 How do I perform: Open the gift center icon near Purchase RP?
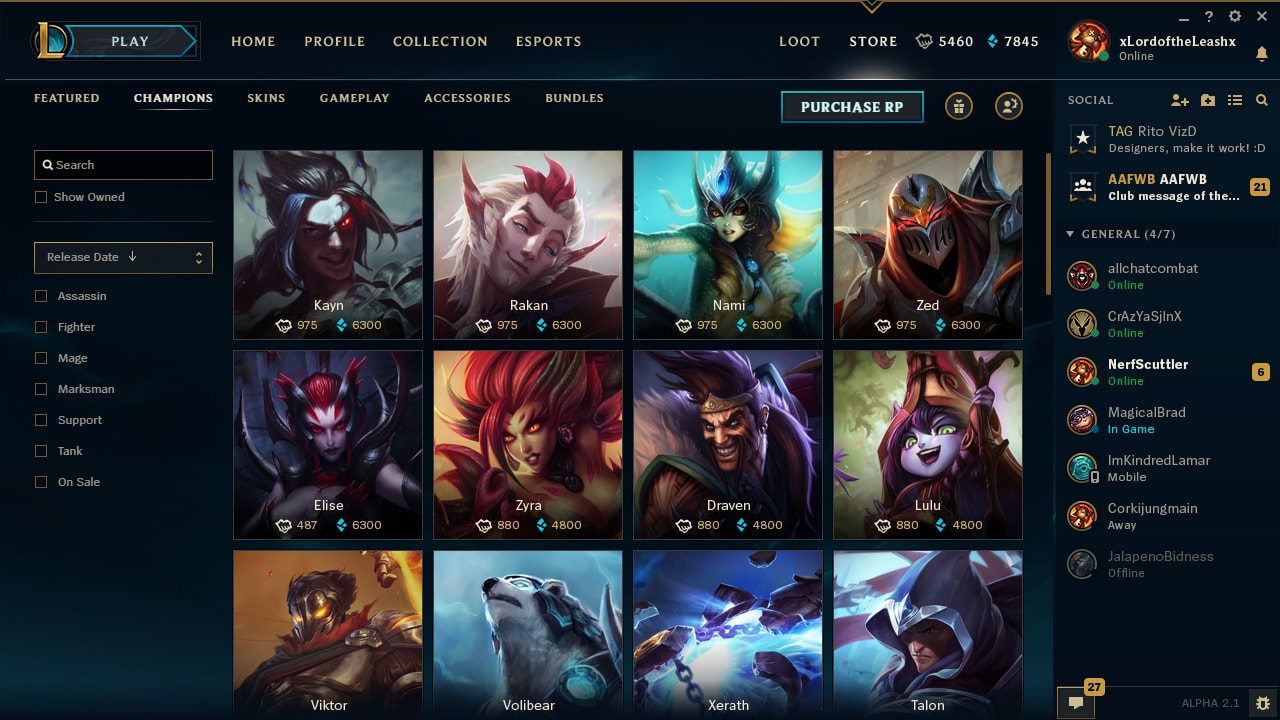coord(959,106)
